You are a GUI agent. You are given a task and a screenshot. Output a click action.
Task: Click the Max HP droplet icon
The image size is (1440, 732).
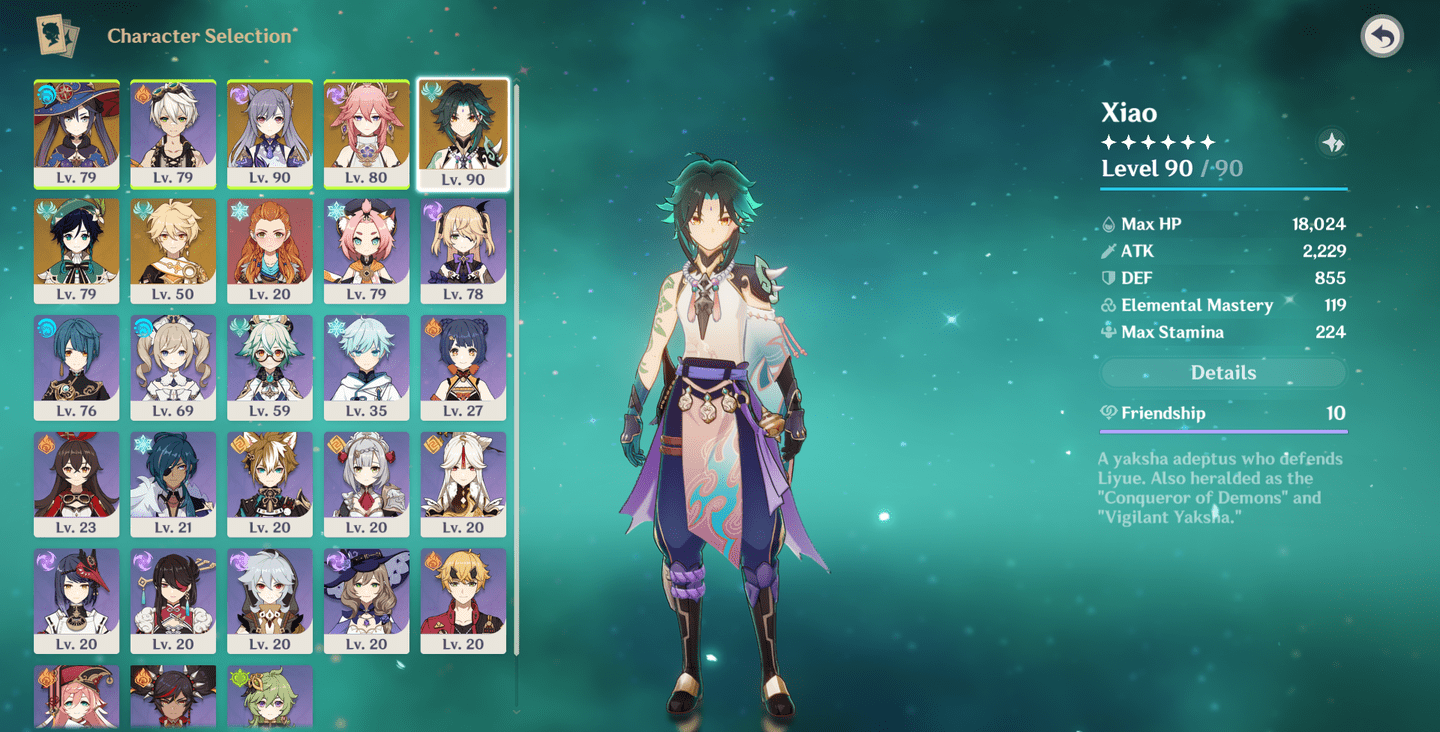point(1107,224)
